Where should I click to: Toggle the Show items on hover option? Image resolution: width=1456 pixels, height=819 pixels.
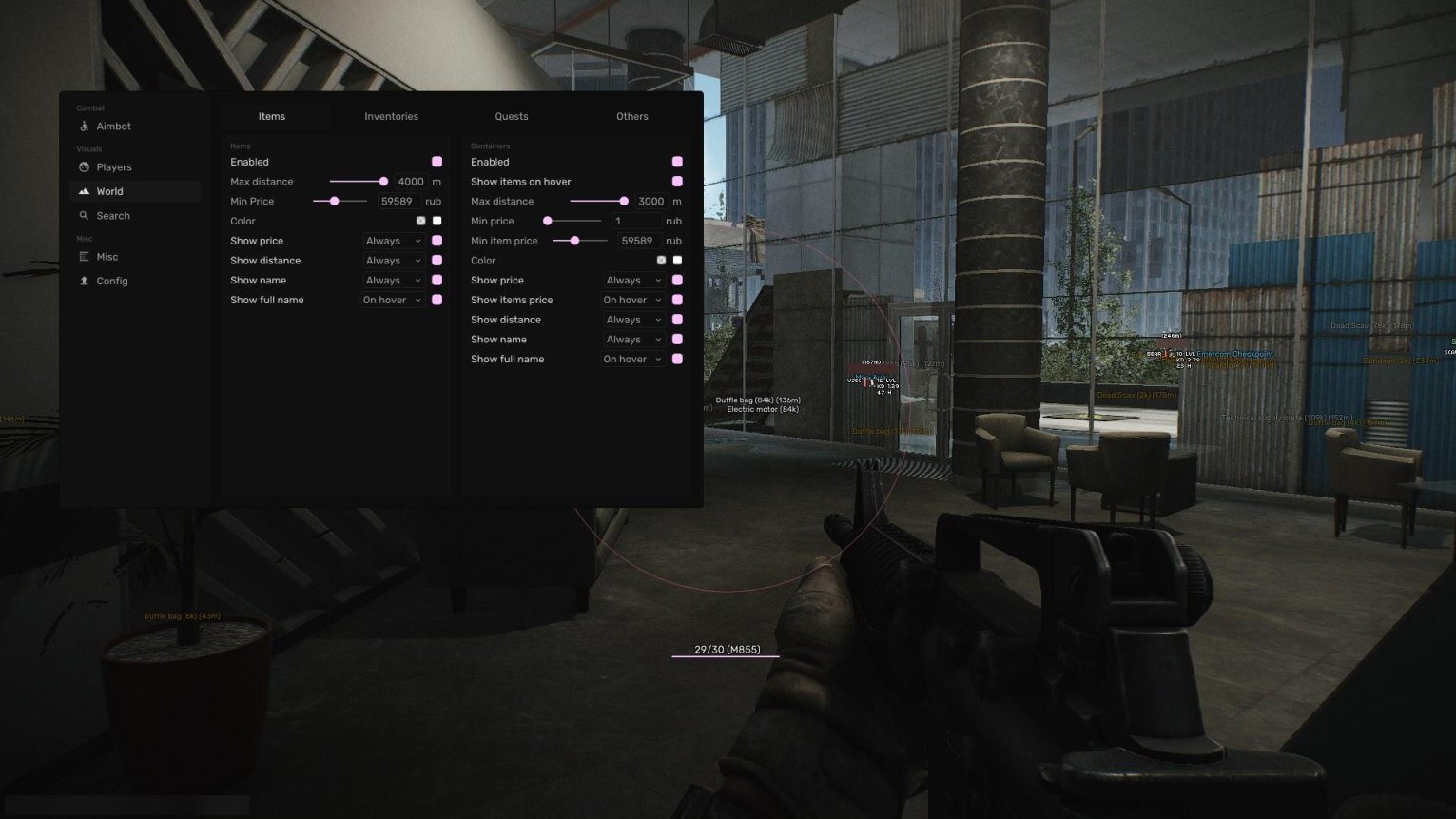point(677,182)
